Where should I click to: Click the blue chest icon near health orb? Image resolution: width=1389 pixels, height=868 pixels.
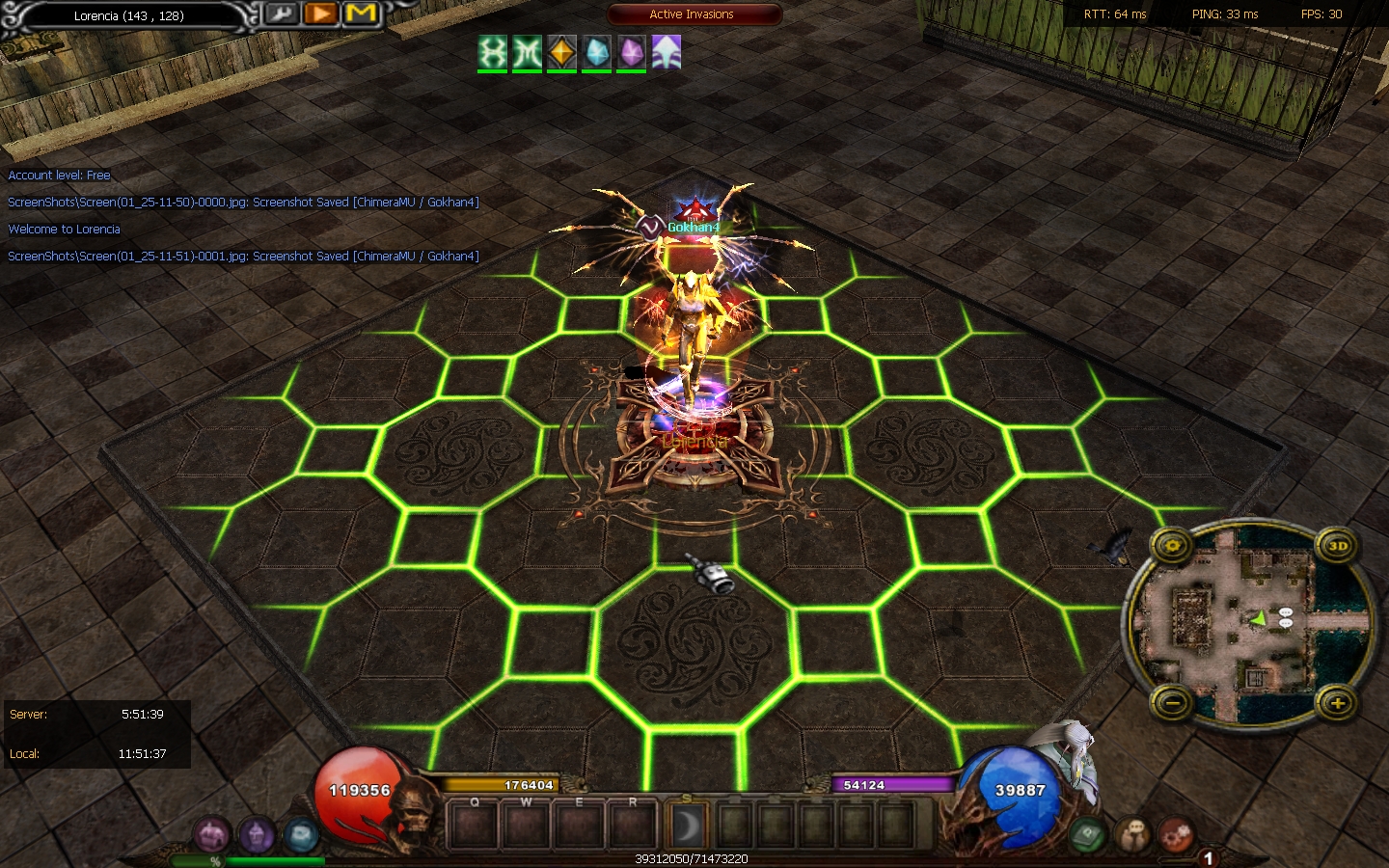301,834
